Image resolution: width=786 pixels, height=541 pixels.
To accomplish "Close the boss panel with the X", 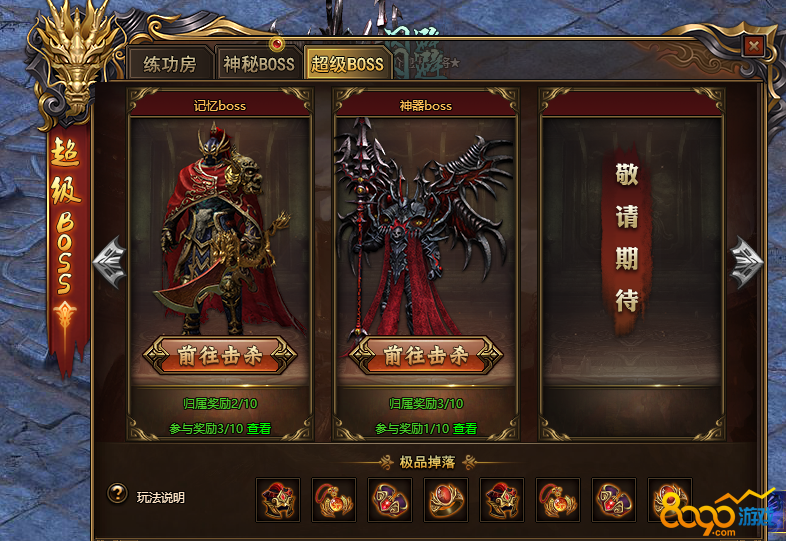I will pyautogui.click(x=754, y=45).
